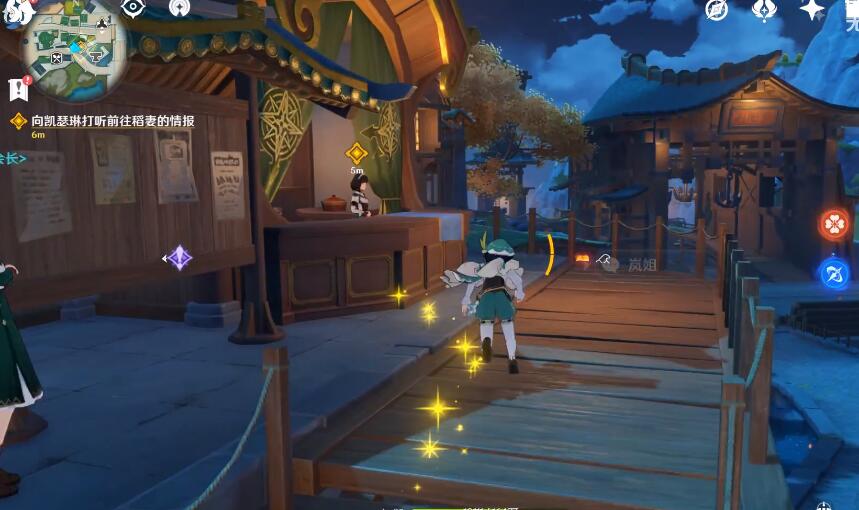Click the purple diamond waypoint marker
The image size is (859, 510).
(x=179, y=258)
